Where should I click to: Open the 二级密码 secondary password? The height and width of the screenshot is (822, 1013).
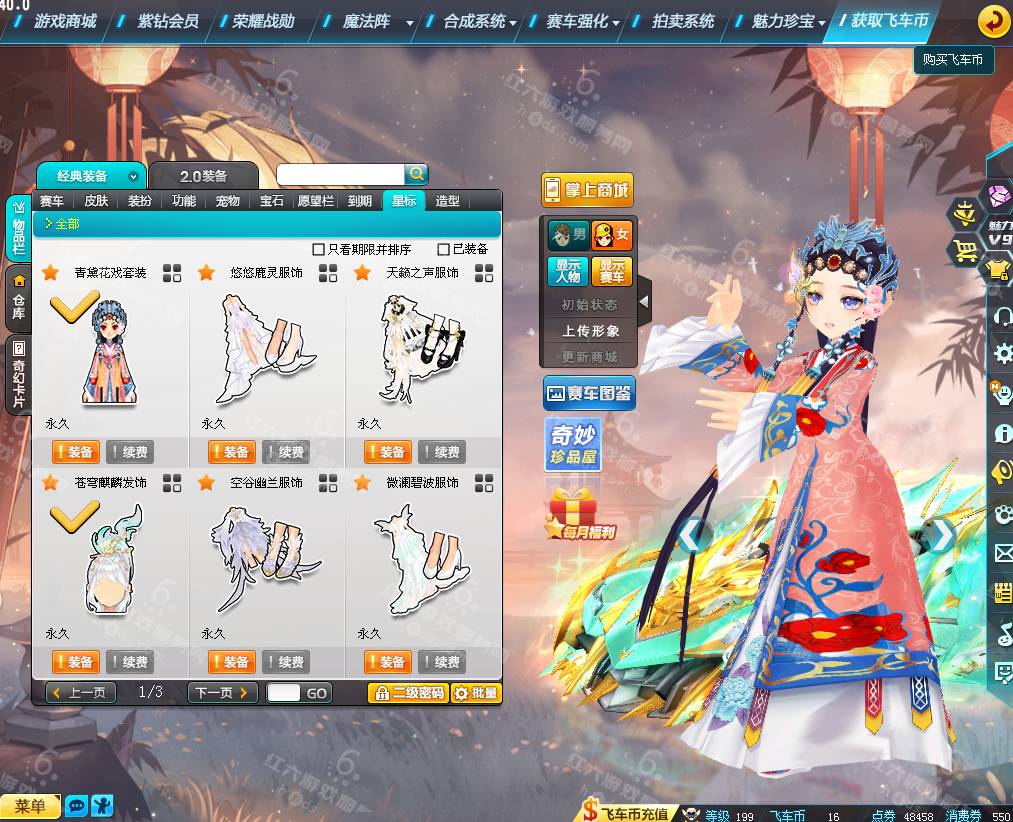tap(407, 693)
